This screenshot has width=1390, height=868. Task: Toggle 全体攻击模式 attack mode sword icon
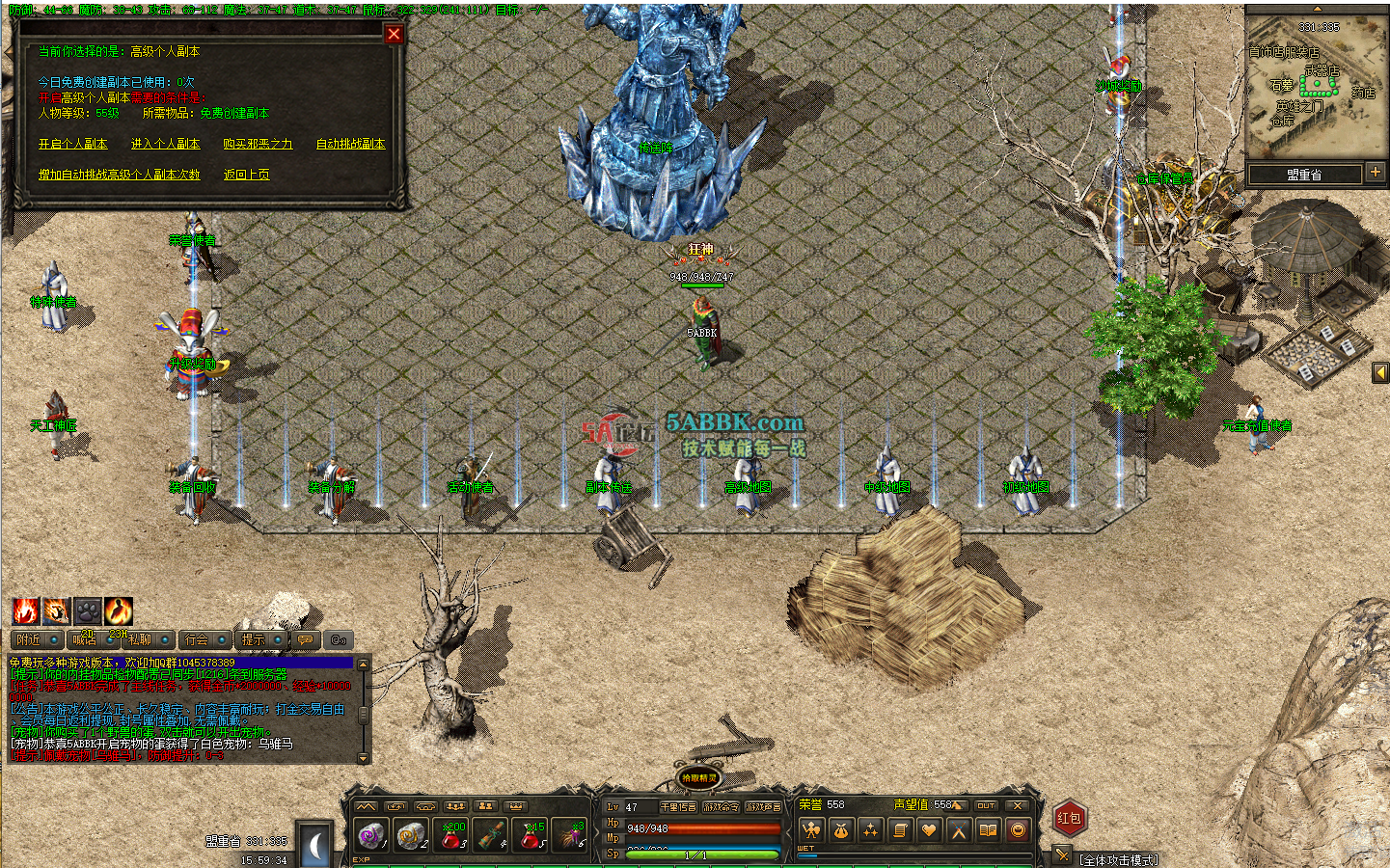1061,854
